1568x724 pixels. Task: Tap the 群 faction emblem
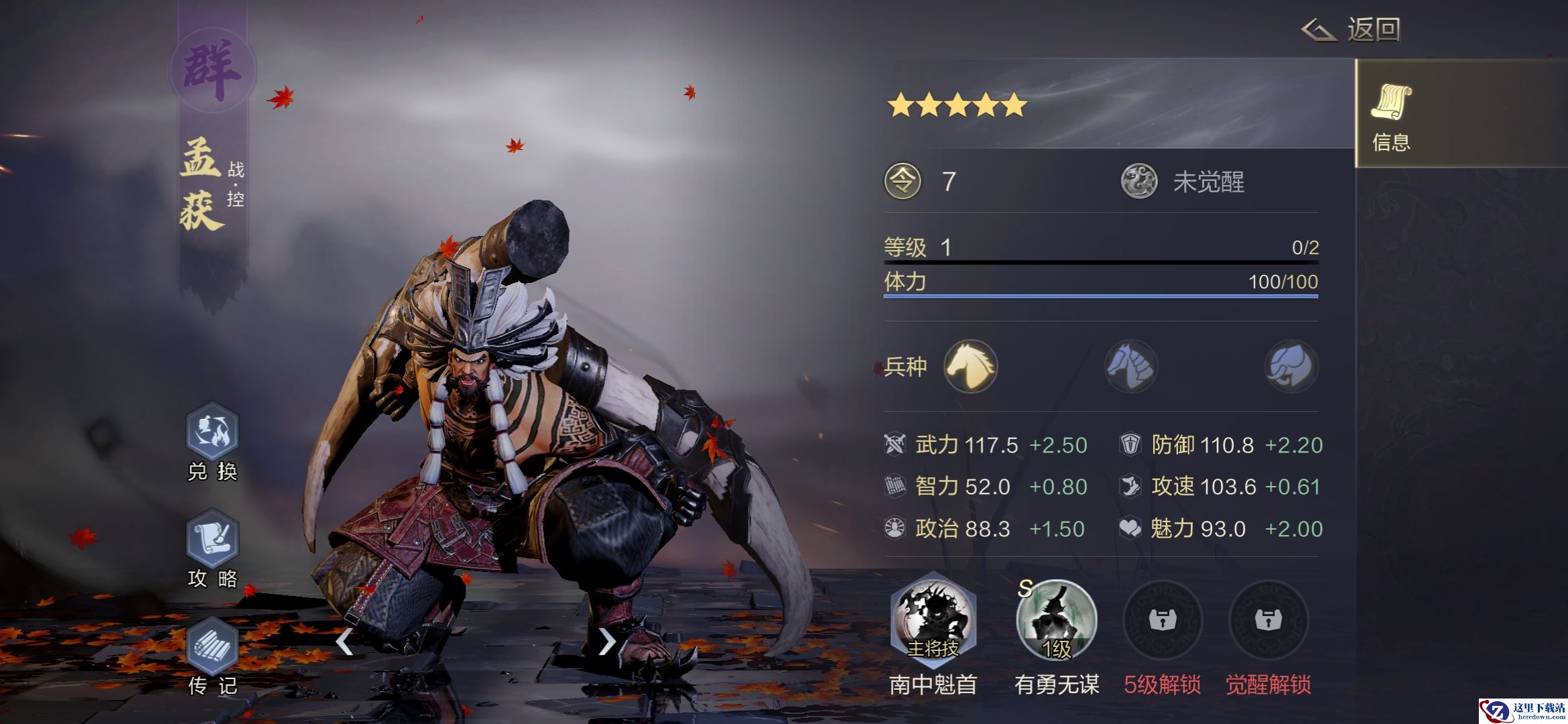tap(212, 70)
